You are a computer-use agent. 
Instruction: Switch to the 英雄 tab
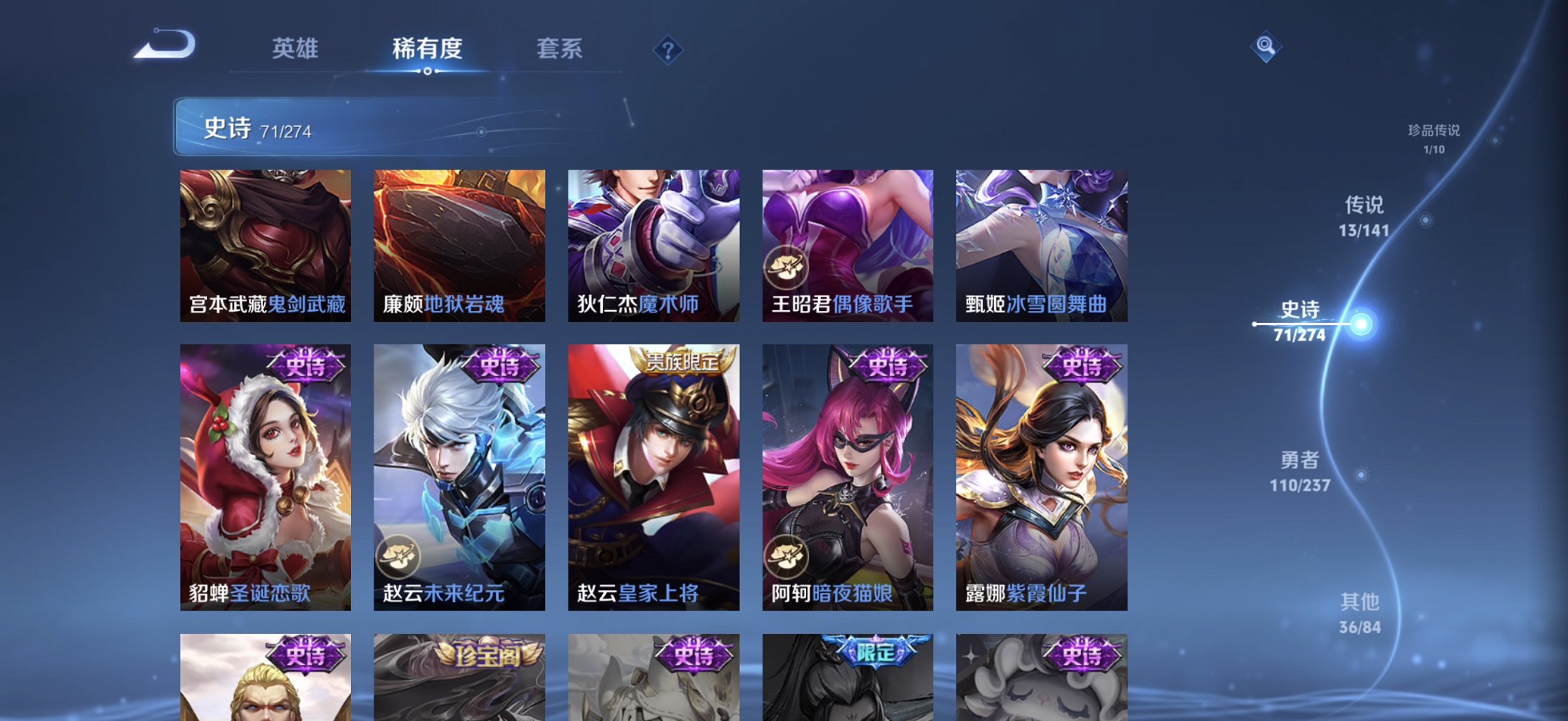click(295, 49)
